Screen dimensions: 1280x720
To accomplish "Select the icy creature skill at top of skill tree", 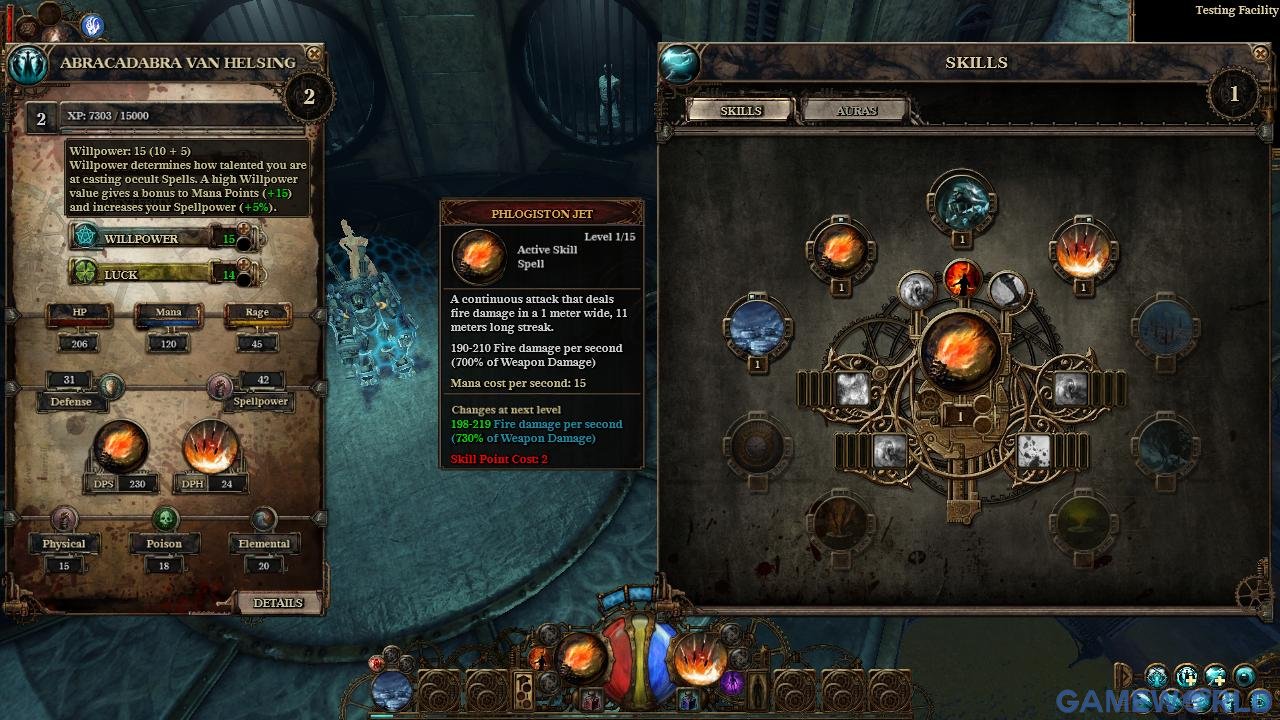I will click(x=961, y=203).
